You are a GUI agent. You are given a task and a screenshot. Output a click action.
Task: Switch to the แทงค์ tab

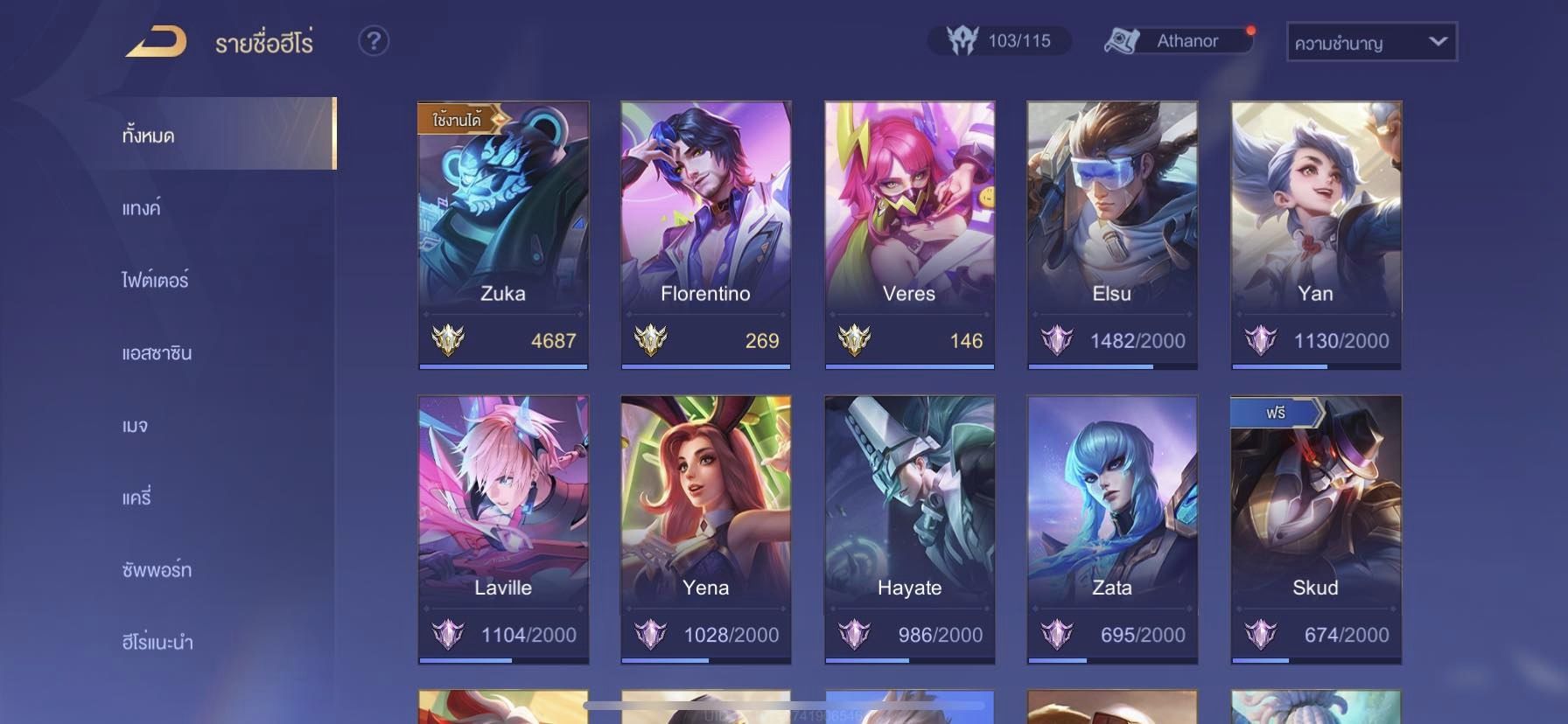point(142,208)
